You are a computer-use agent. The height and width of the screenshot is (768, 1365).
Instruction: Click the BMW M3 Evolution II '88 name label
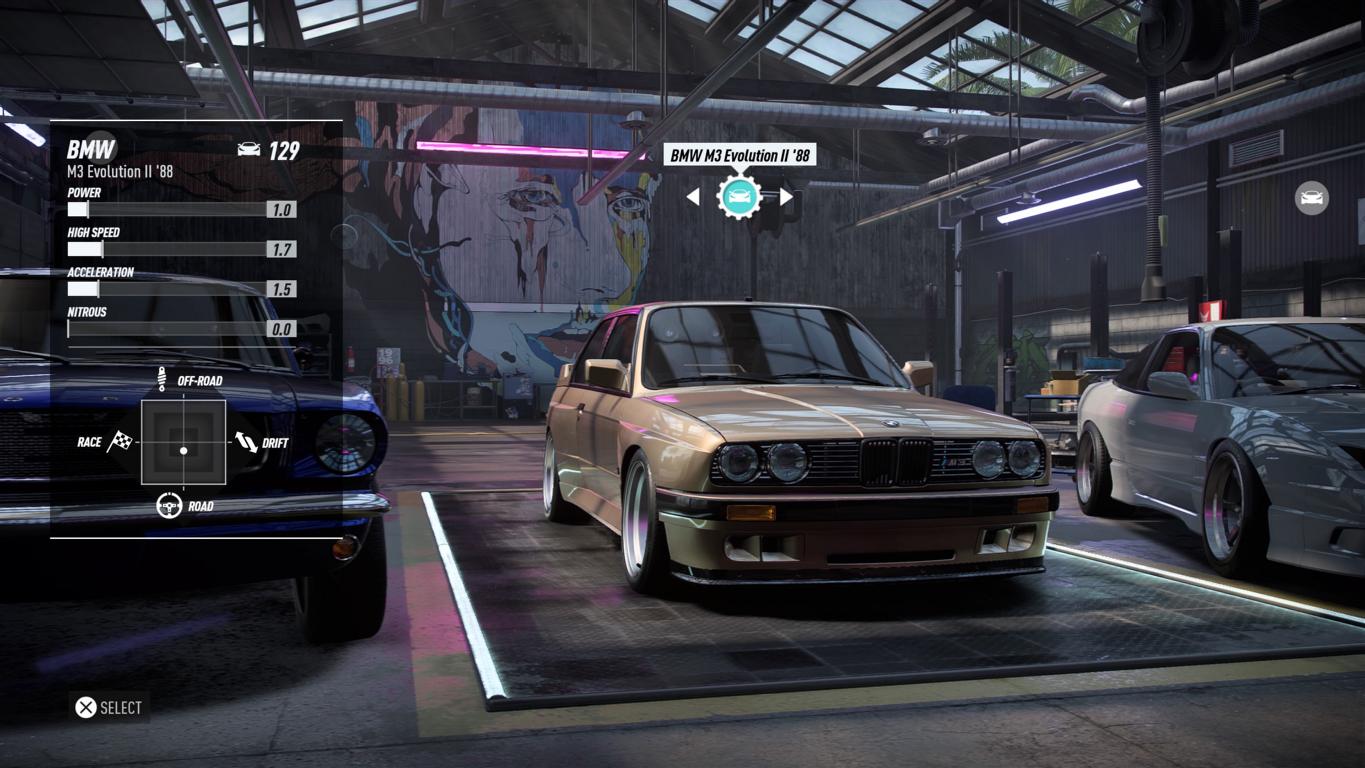(739, 155)
